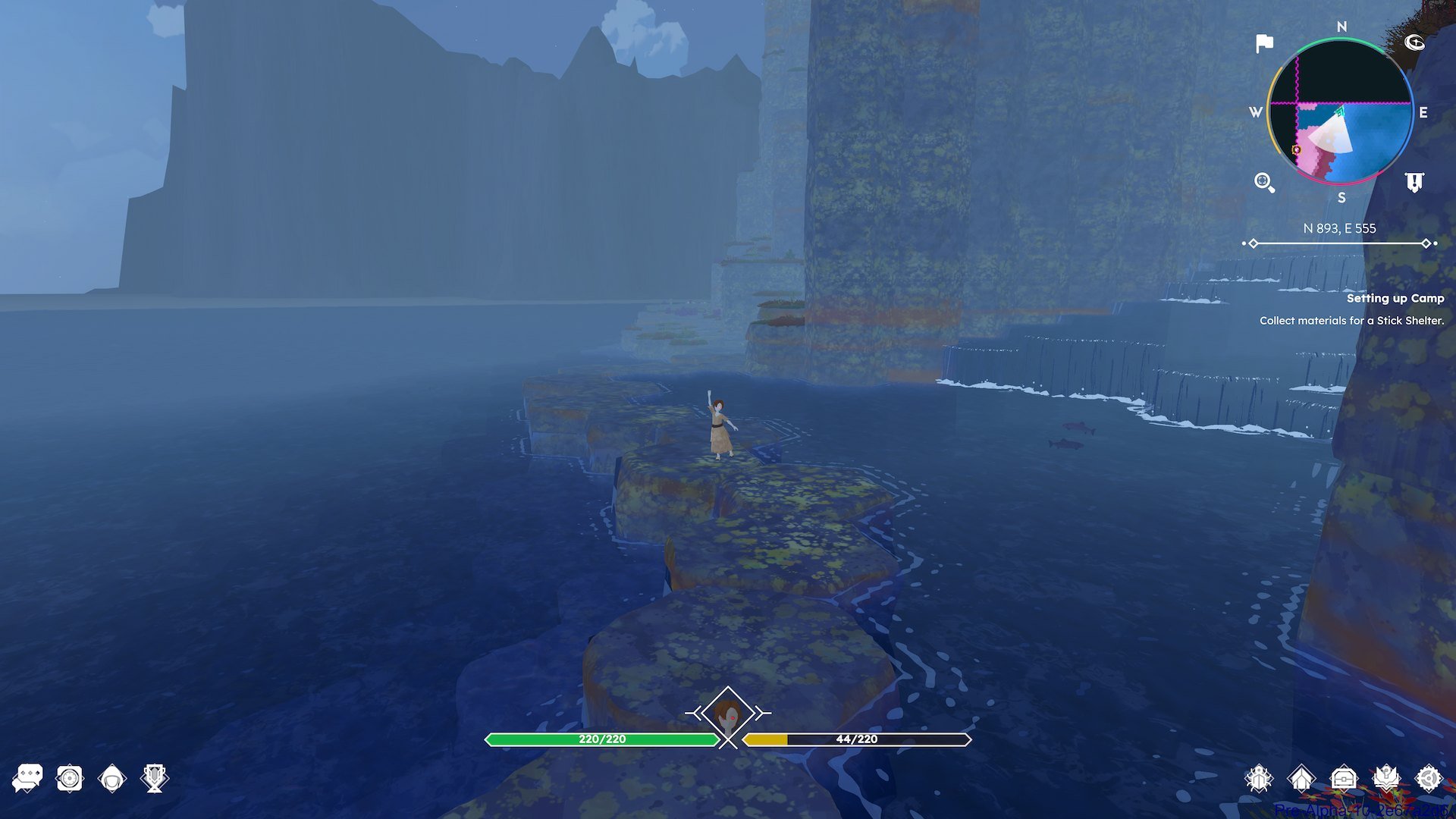Open the character hood icon
The height and width of the screenshot is (819, 1456).
(x=111, y=779)
